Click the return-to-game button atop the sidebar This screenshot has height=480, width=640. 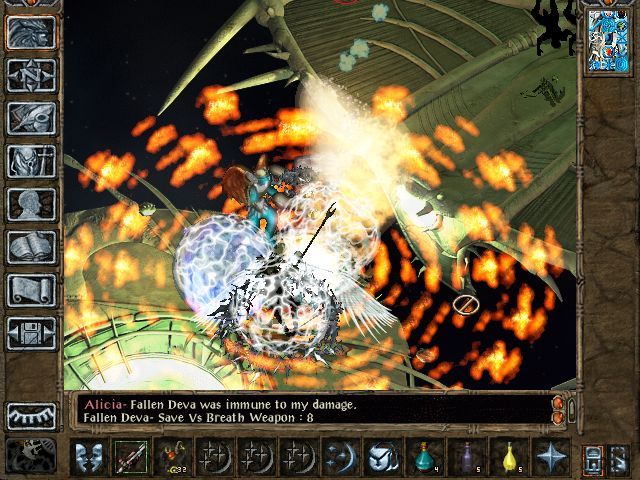(x=31, y=32)
